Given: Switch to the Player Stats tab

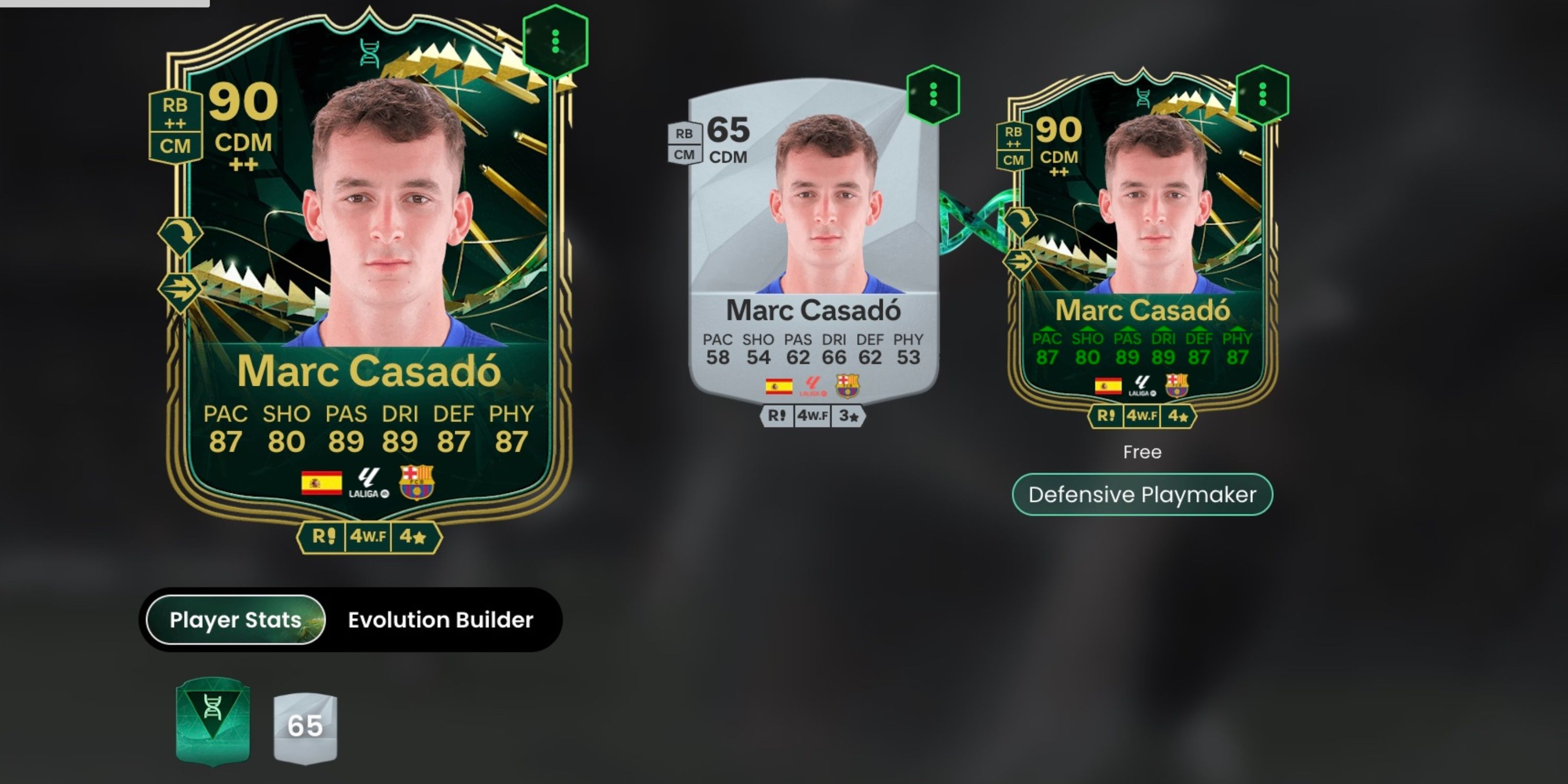Looking at the screenshot, I should [x=236, y=620].
